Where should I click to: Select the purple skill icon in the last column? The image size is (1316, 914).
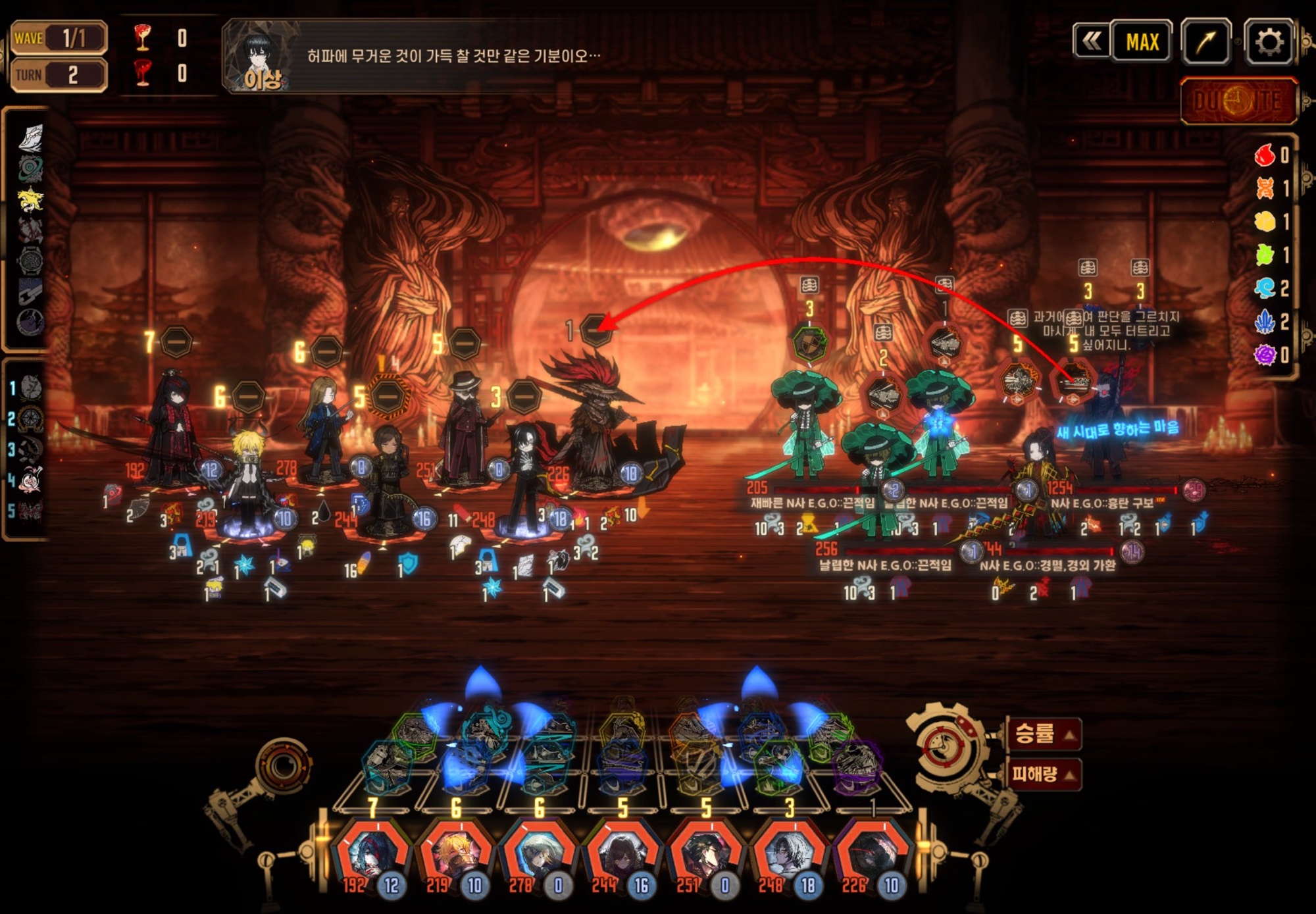[x=857, y=767]
